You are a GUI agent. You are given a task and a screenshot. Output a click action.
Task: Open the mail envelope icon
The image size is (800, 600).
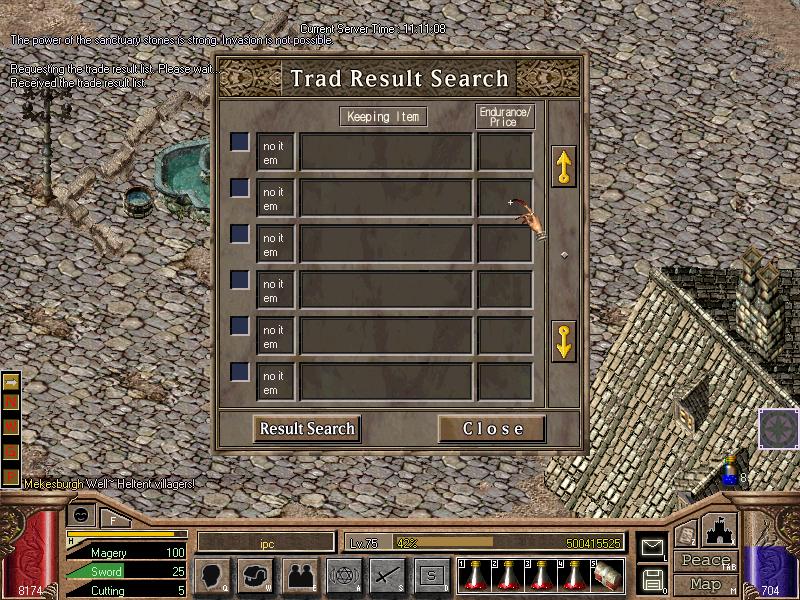[x=652, y=547]
